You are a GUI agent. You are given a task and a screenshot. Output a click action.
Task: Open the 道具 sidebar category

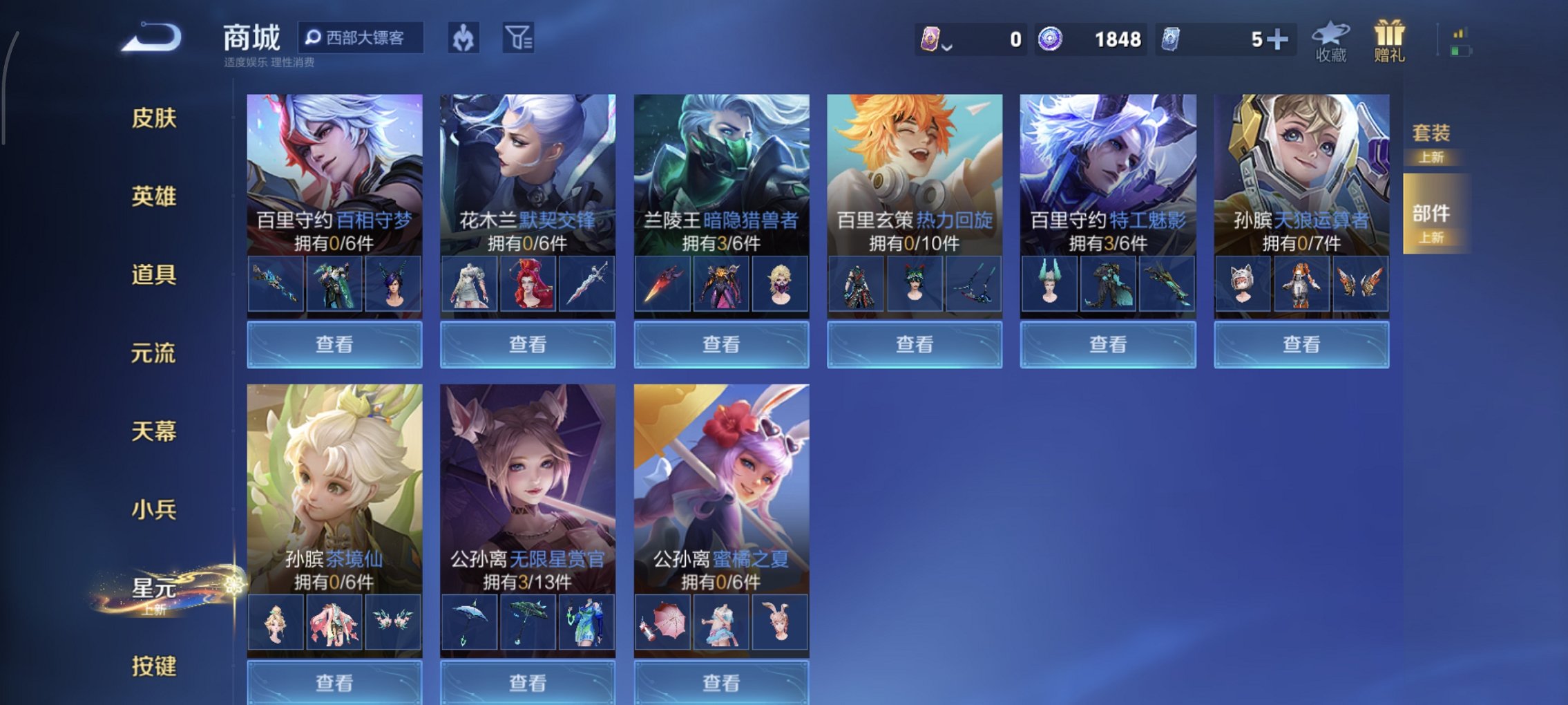[x=155, y=274]
